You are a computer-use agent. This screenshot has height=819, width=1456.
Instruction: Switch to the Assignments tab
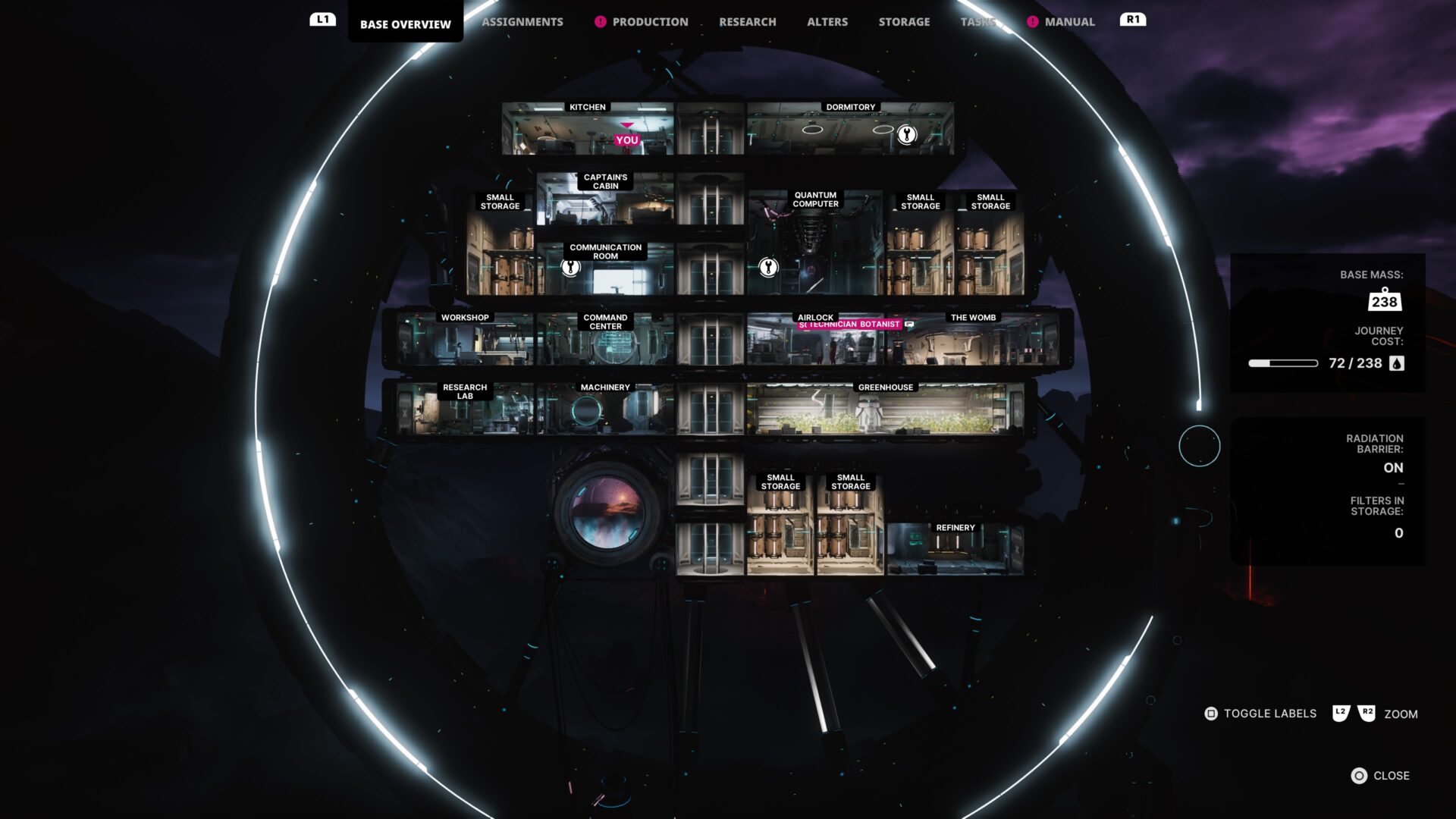pyautogui.click(x=522, y=22)
